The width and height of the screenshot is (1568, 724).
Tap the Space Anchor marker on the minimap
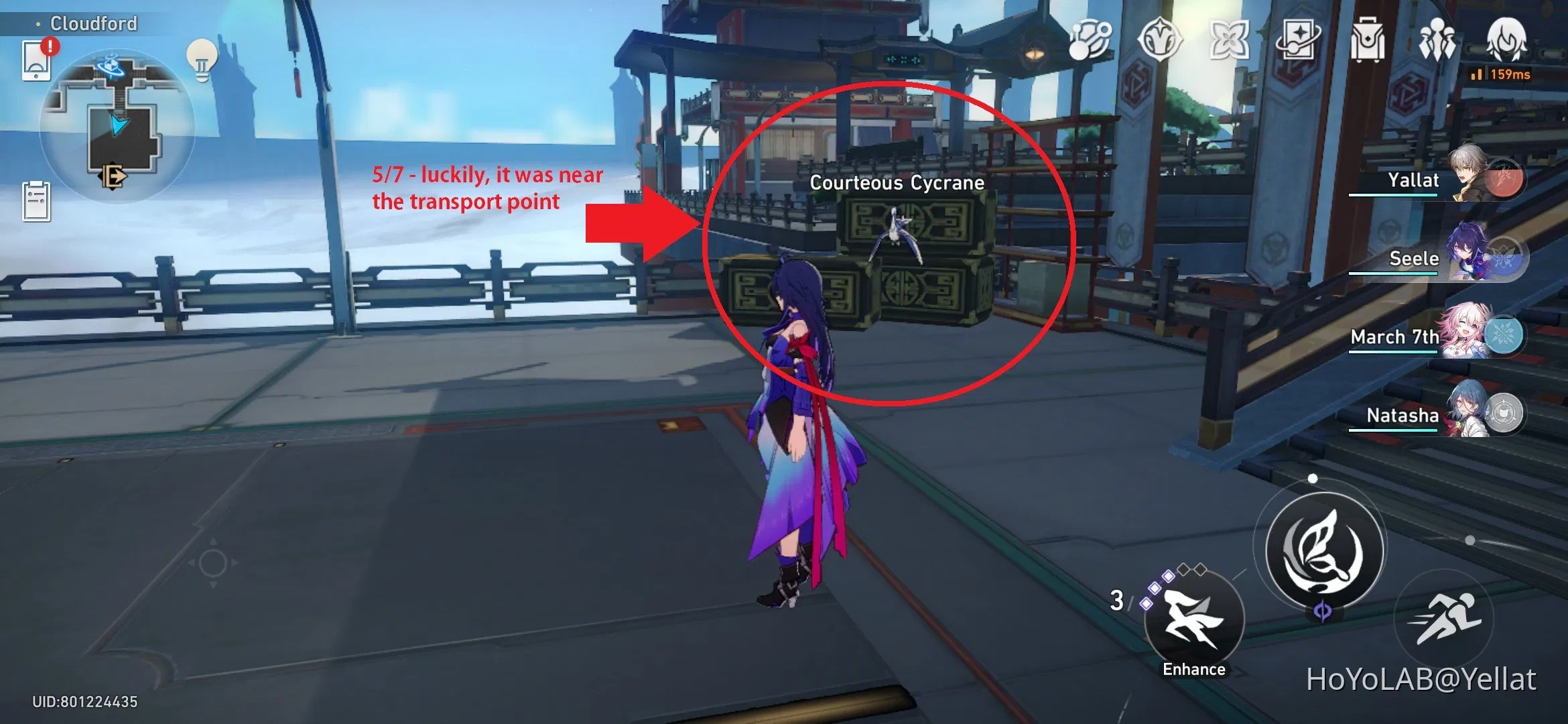(111, 66)
